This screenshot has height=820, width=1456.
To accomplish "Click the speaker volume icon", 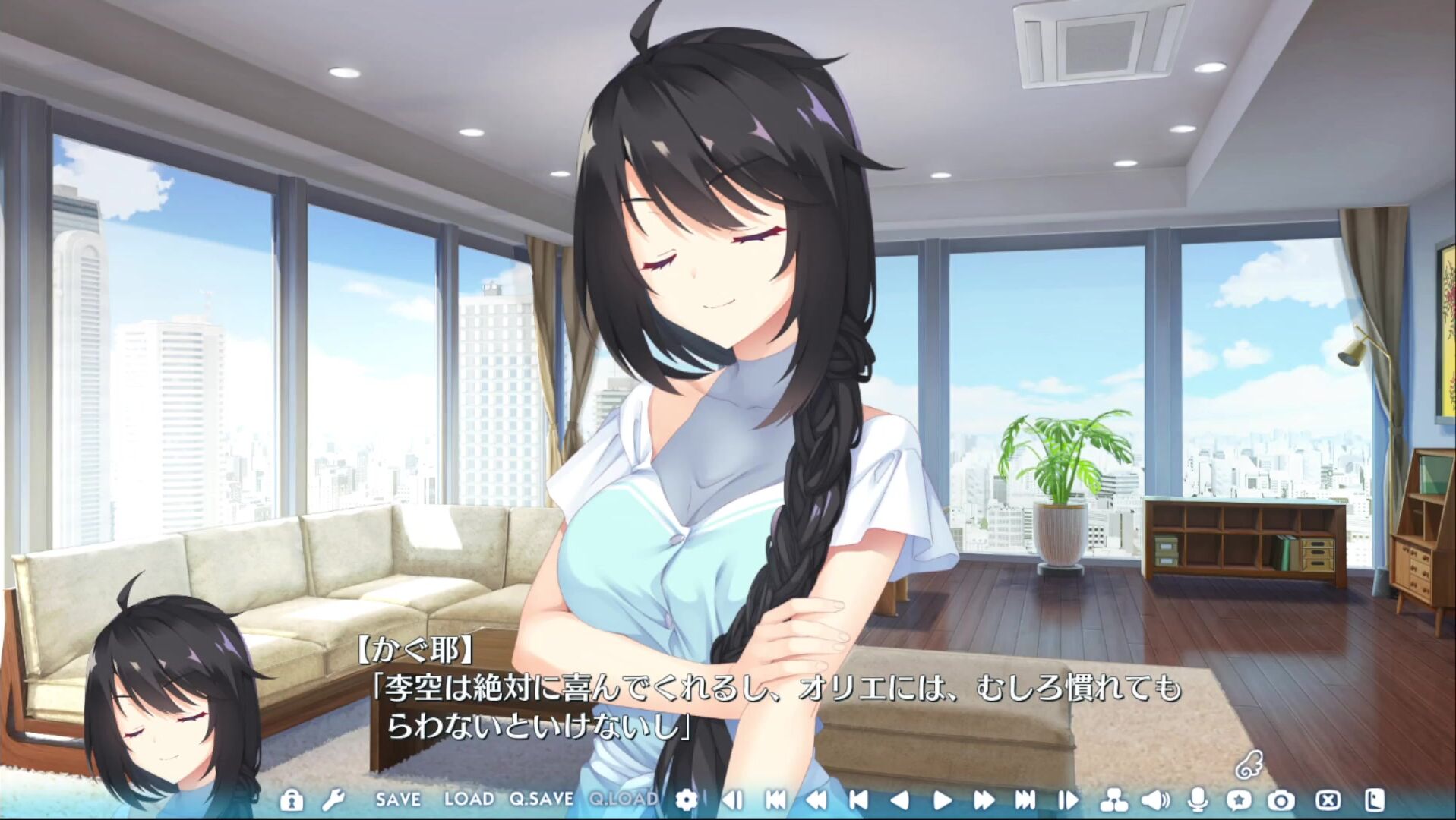I will point(1155,800).
